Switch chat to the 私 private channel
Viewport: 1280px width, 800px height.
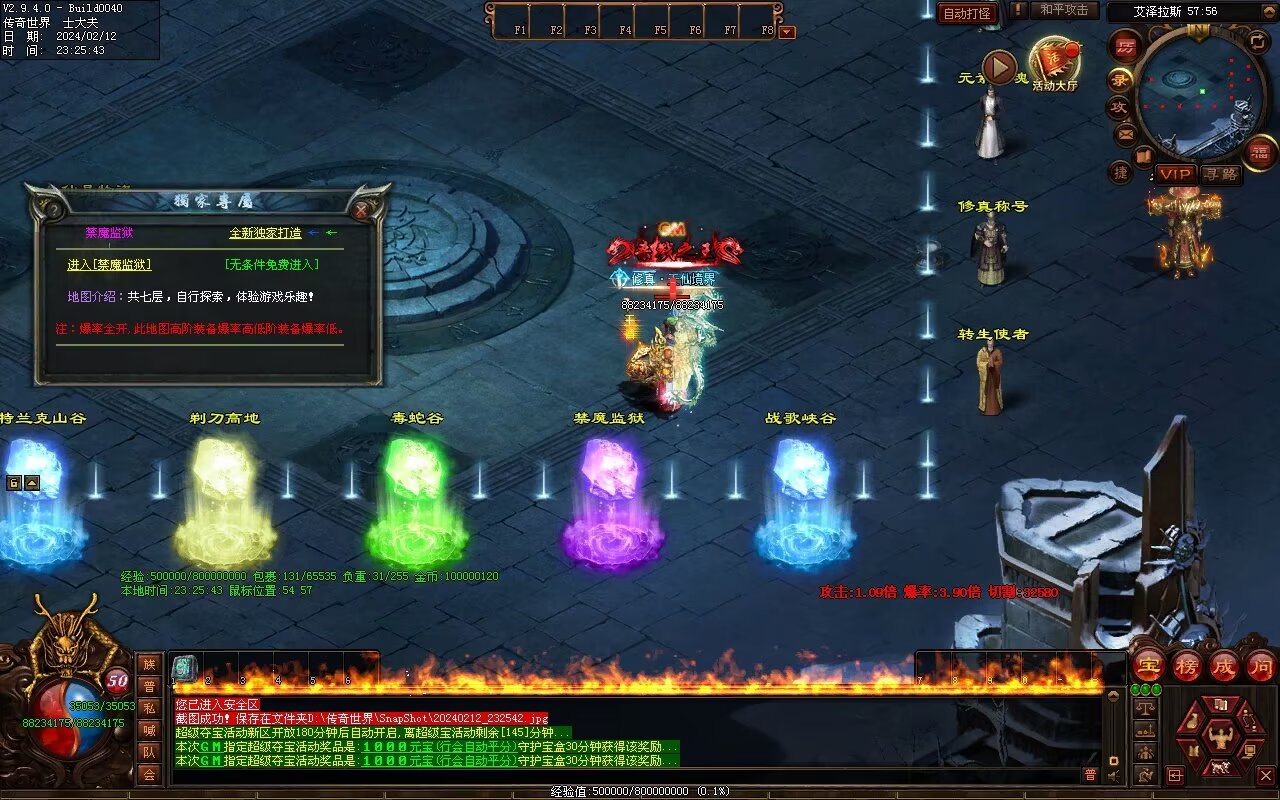(149, 708)
